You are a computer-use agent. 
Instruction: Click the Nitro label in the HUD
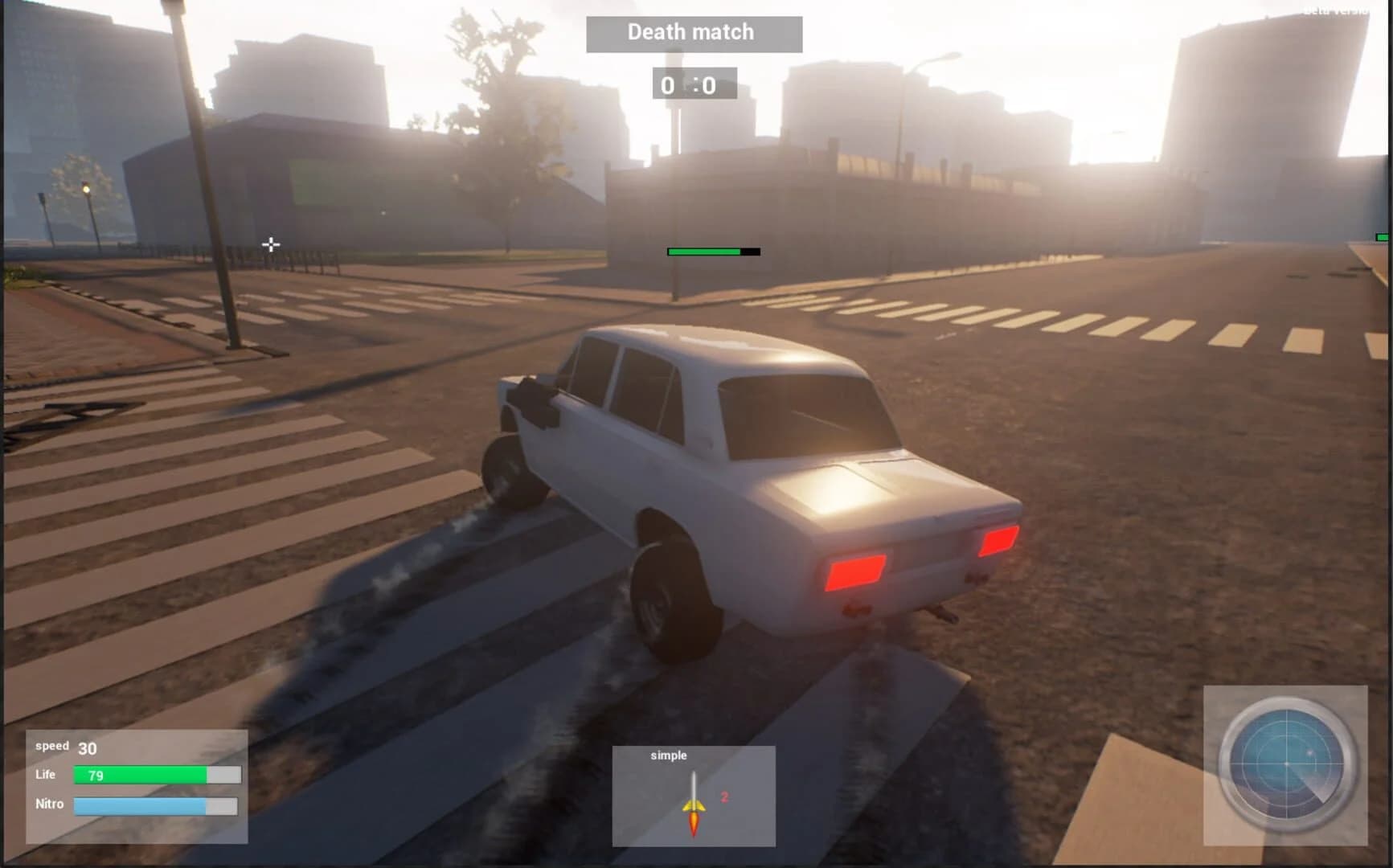coord(50,804)
